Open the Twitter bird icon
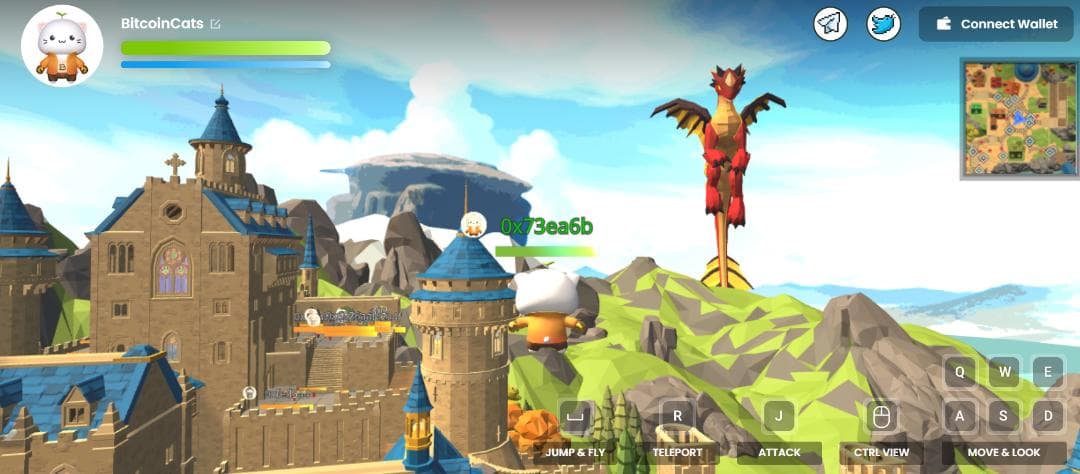The width and height of the screenshot is (1080, 474). 883,24
